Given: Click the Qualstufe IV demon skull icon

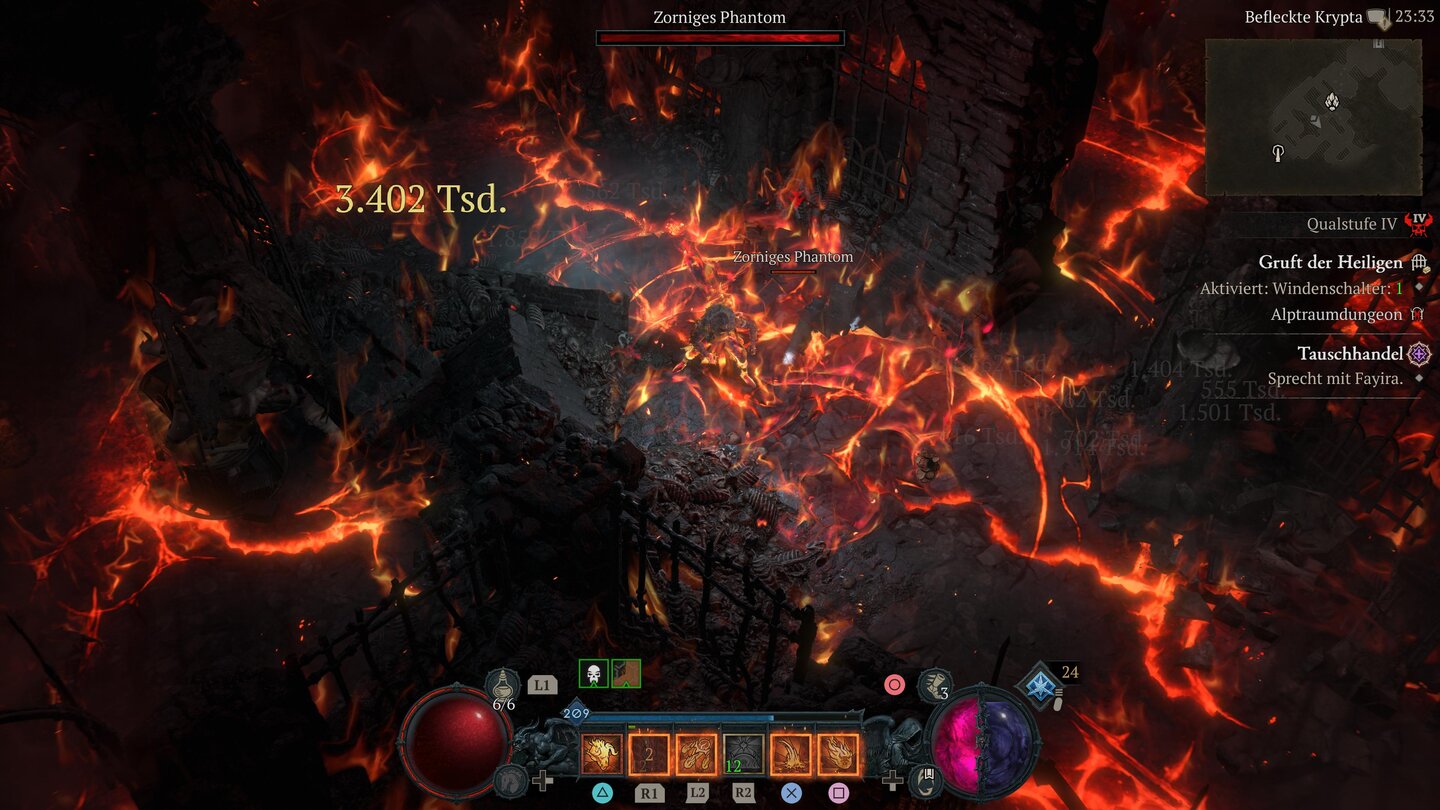Looking at the screenshot, I should 1417,224.
